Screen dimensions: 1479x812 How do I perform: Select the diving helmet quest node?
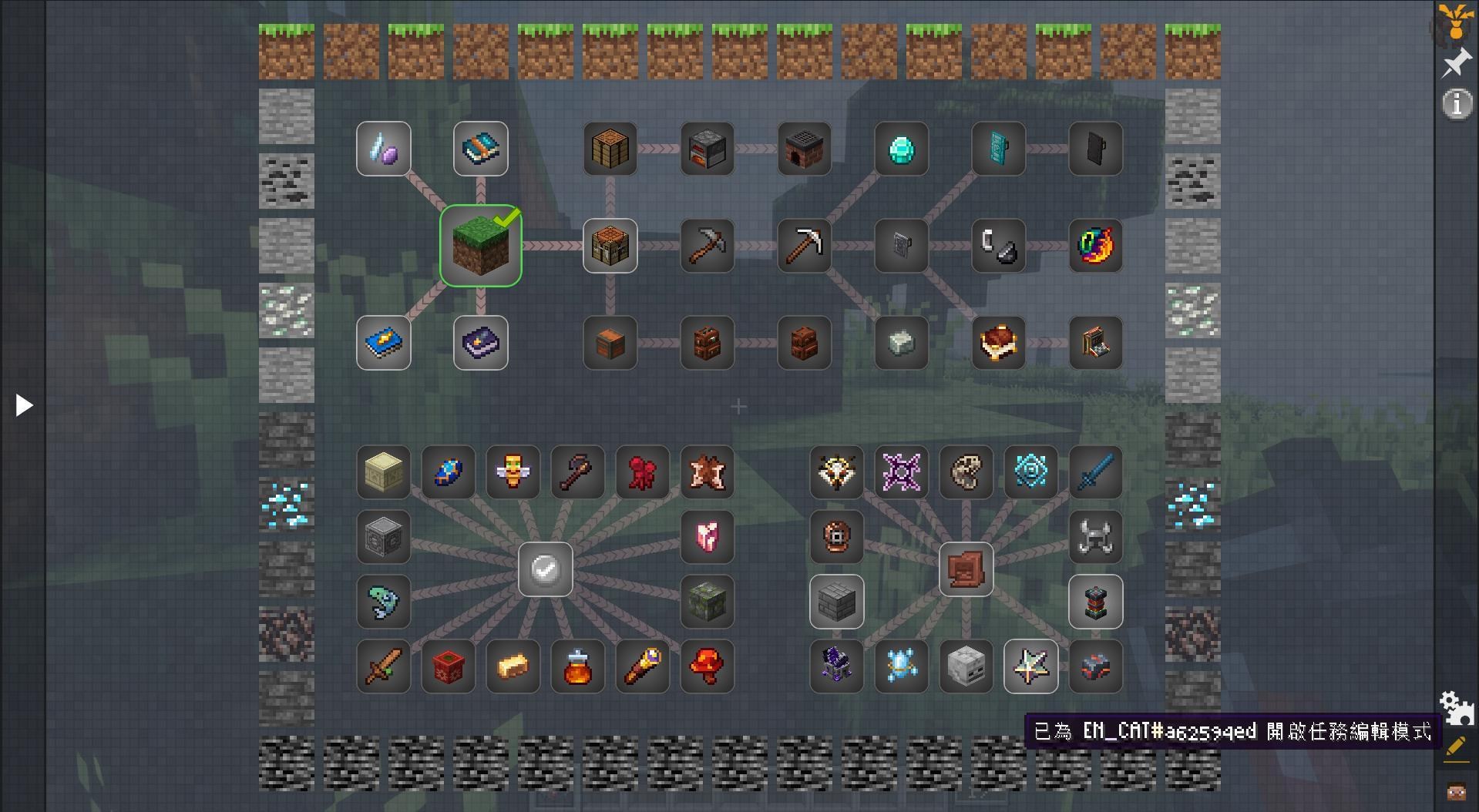[836, 538]
